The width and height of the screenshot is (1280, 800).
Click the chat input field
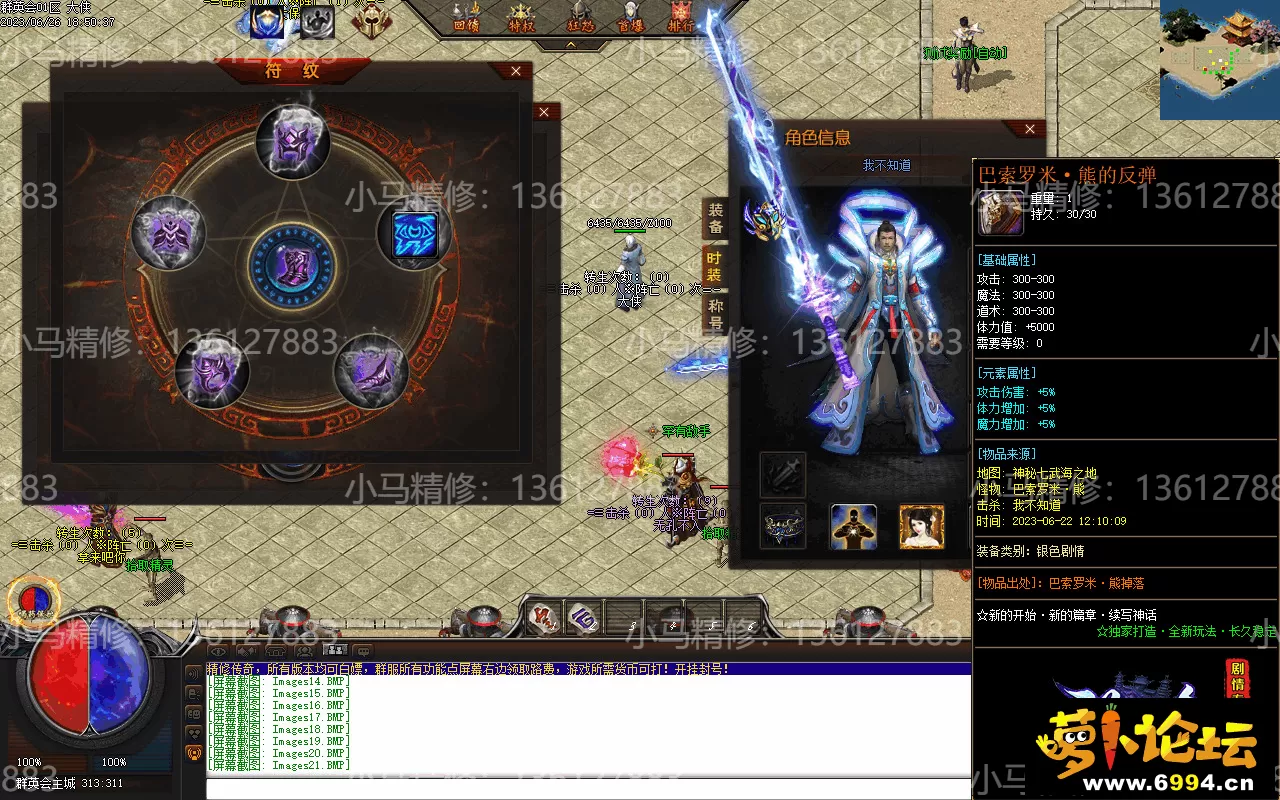tap(588, 788)
